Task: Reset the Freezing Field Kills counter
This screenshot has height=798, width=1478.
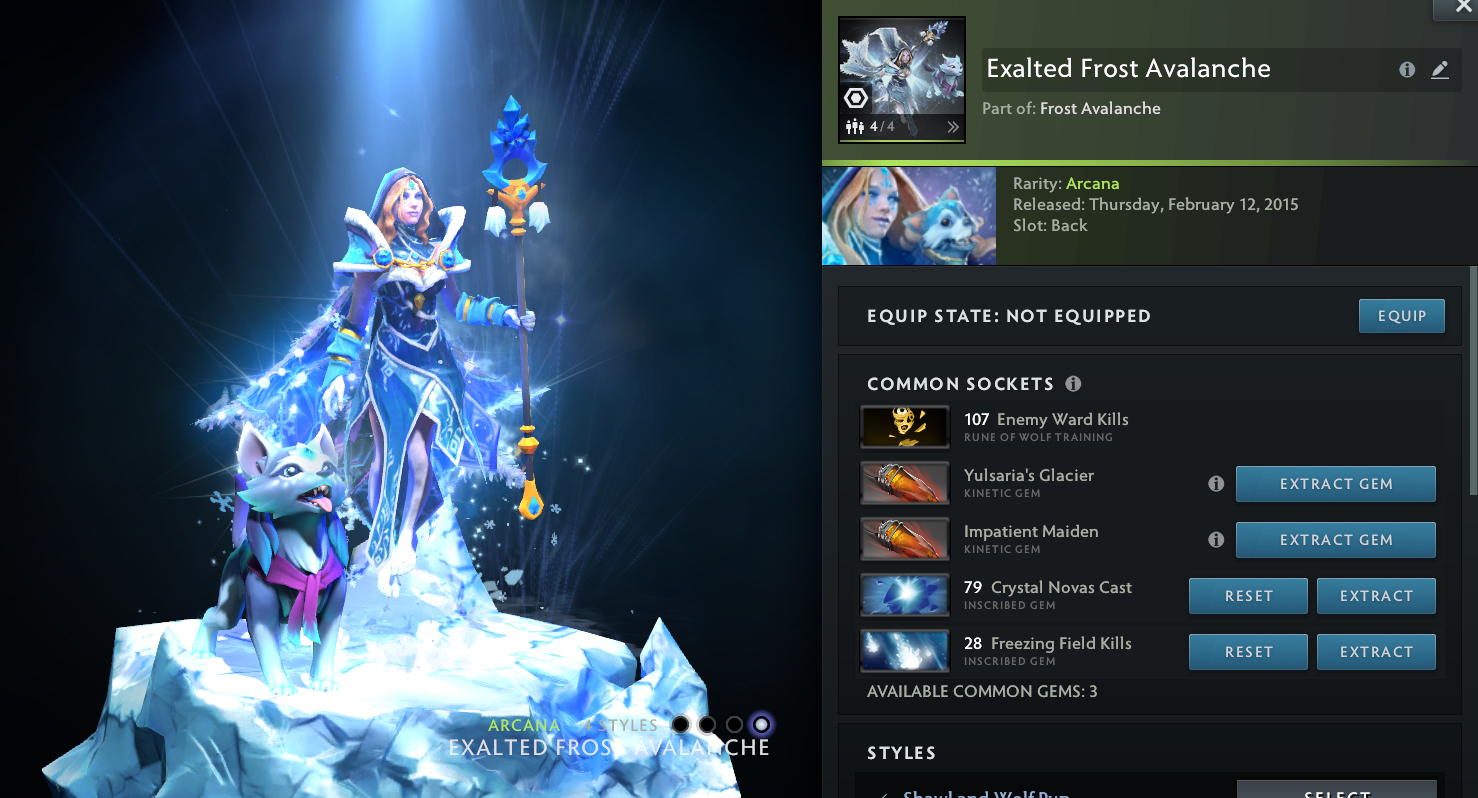Action: coord(1248,652)
